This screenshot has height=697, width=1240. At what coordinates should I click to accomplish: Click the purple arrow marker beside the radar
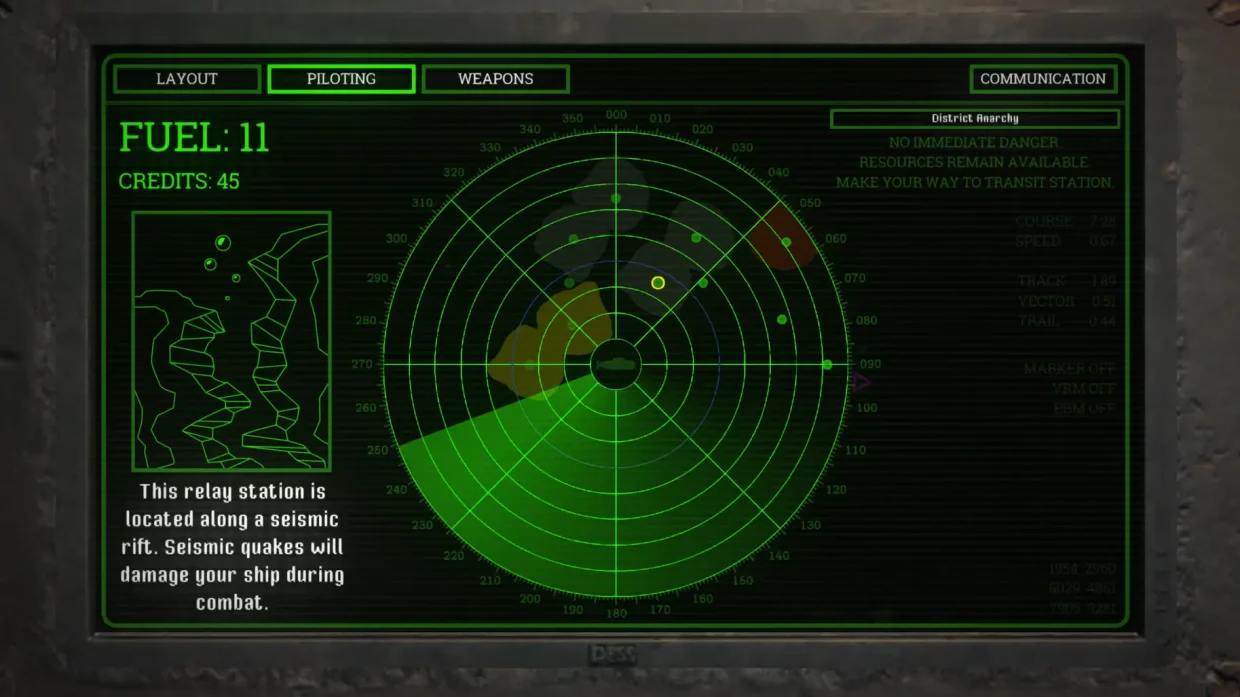[861, 381]
